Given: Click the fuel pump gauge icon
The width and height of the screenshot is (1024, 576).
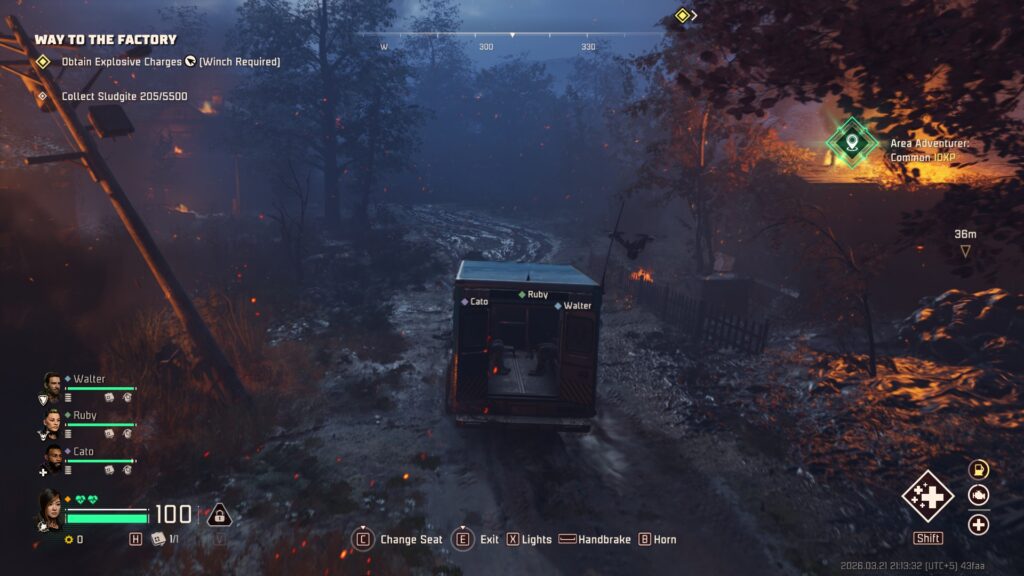Looking at the screenshot, I should tap(978, 469).
